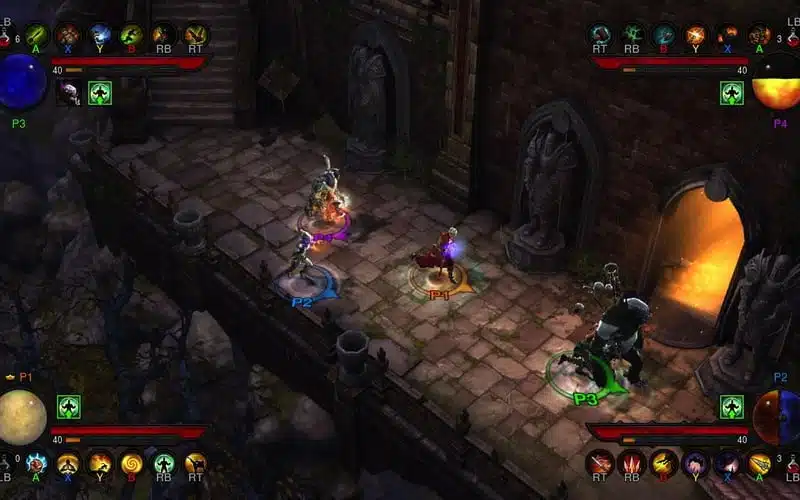Select P4's health potion icon

coord(791,38)
